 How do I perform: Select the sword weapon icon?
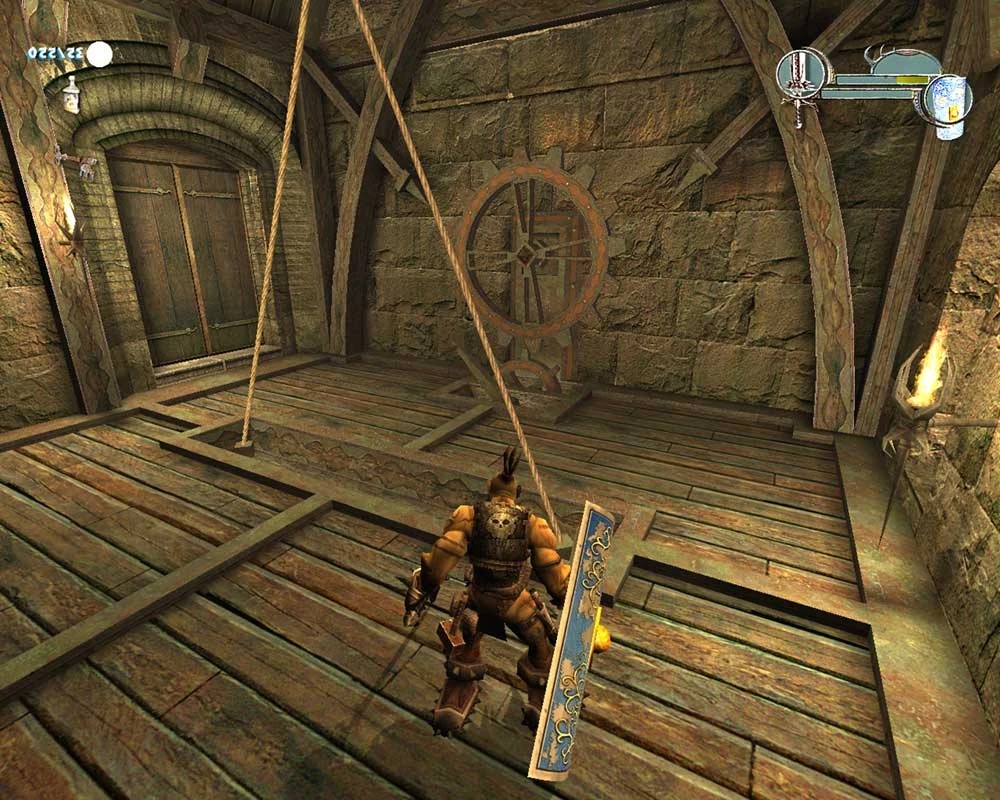click(800, 83)
